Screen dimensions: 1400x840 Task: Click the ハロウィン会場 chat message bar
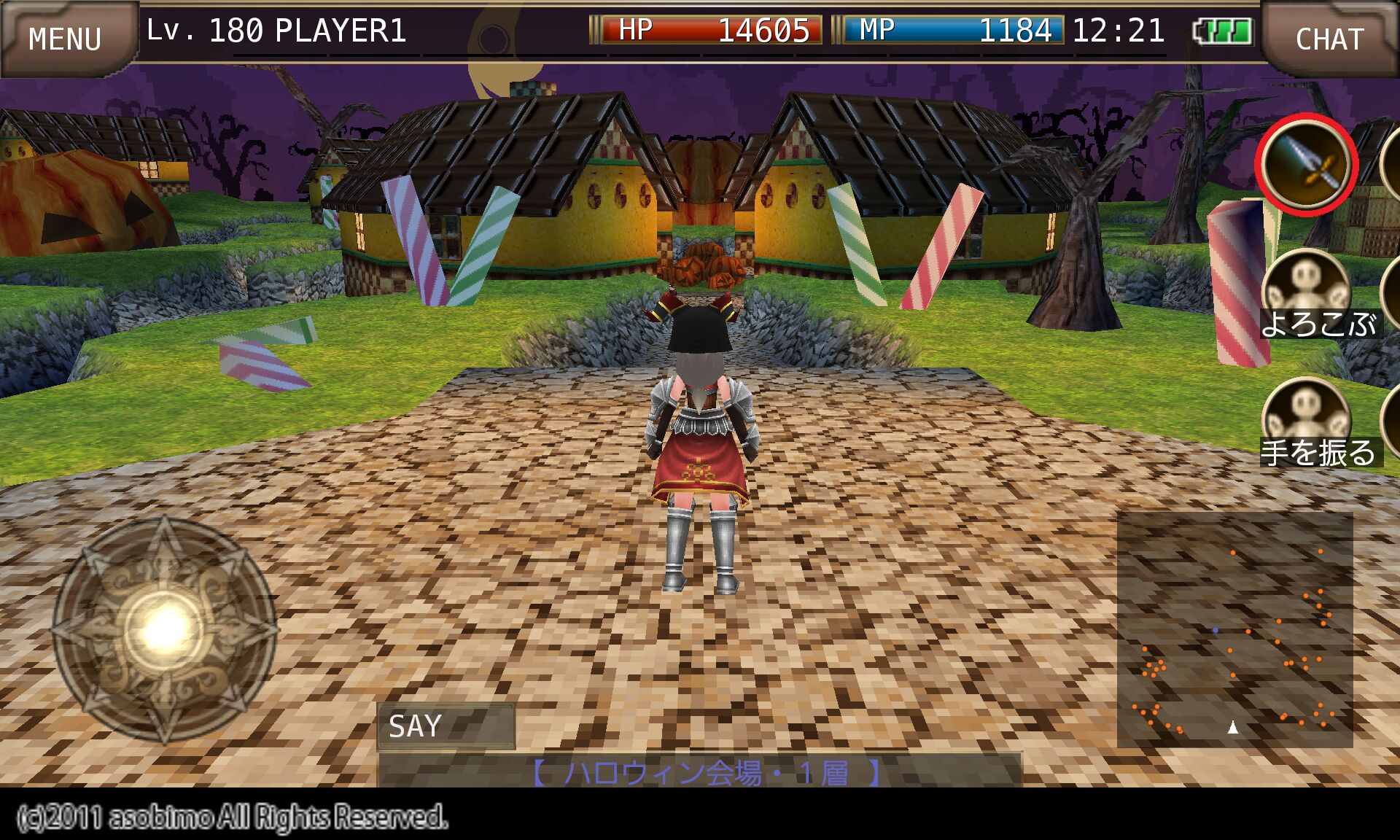[700, 770]
